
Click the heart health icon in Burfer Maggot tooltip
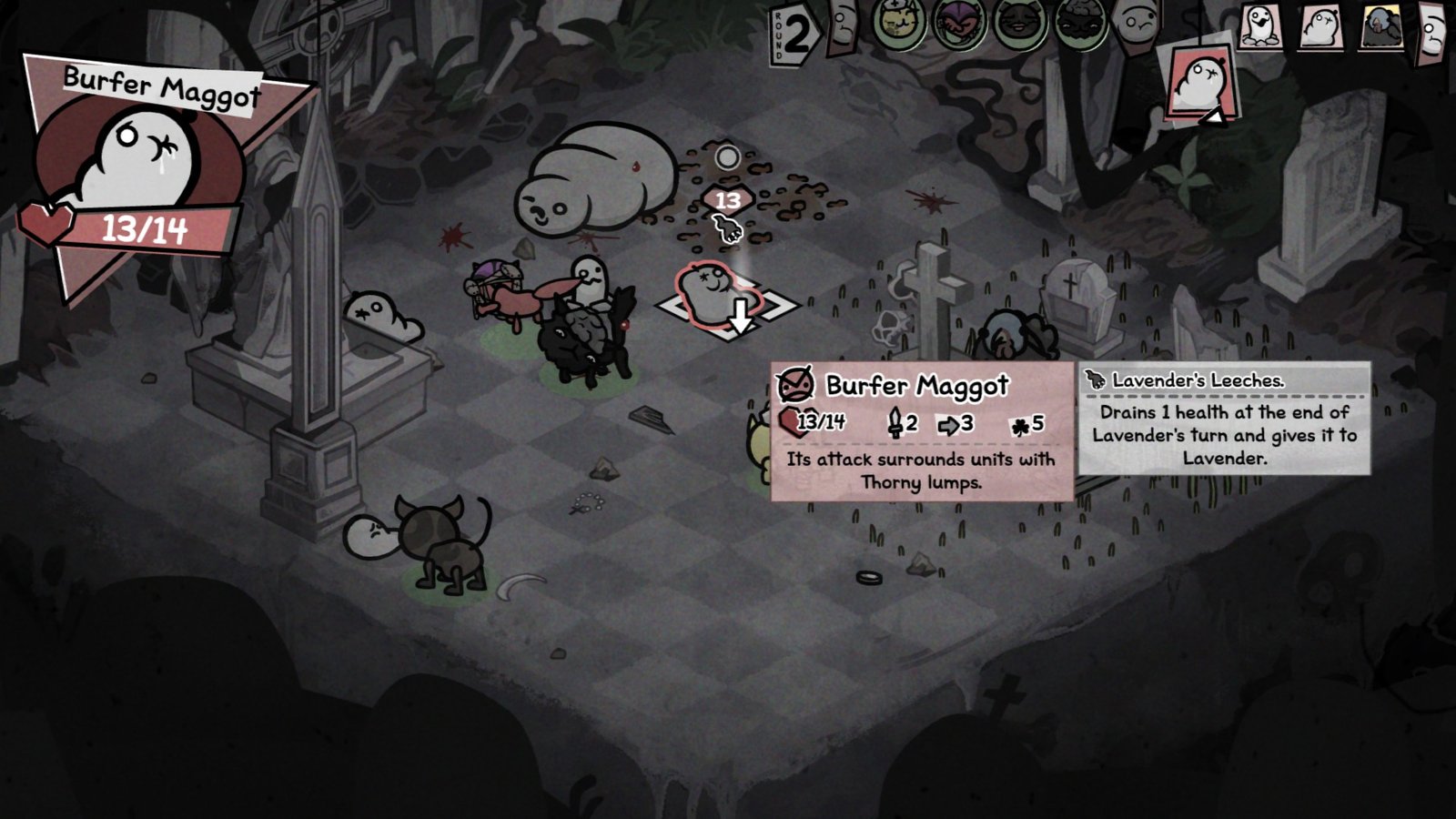pos(791,421)
